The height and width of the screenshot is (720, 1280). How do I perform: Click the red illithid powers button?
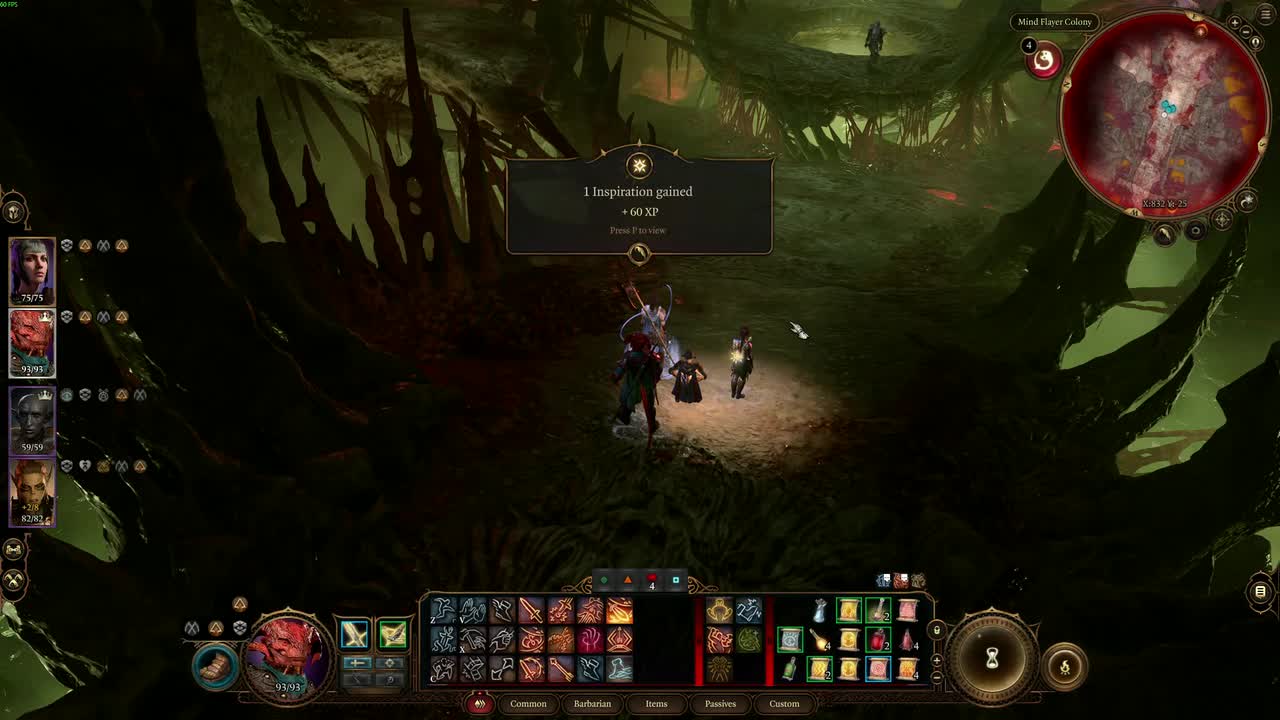[x=1044, y=61]
